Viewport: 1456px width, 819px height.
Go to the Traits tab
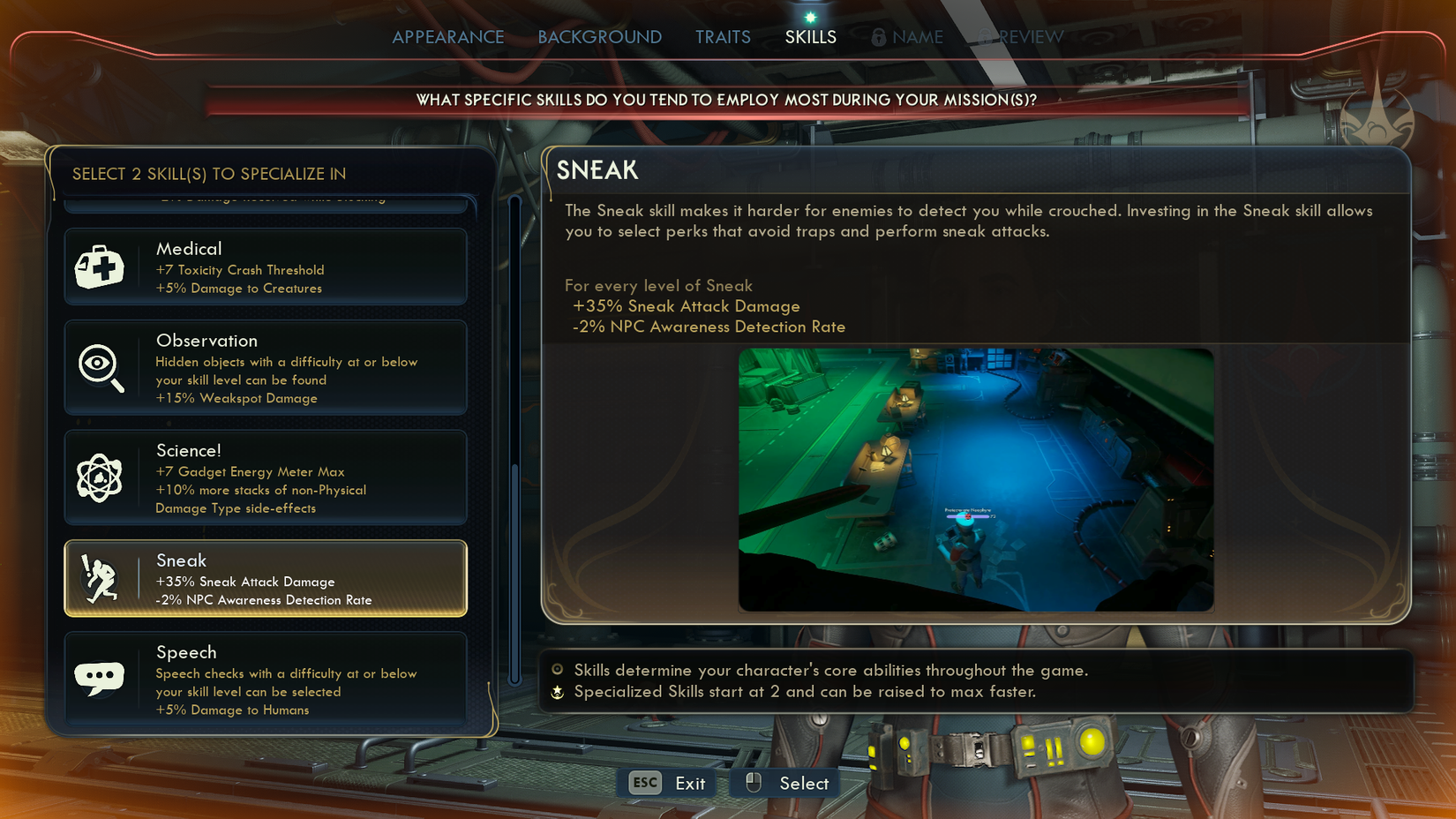723,37
